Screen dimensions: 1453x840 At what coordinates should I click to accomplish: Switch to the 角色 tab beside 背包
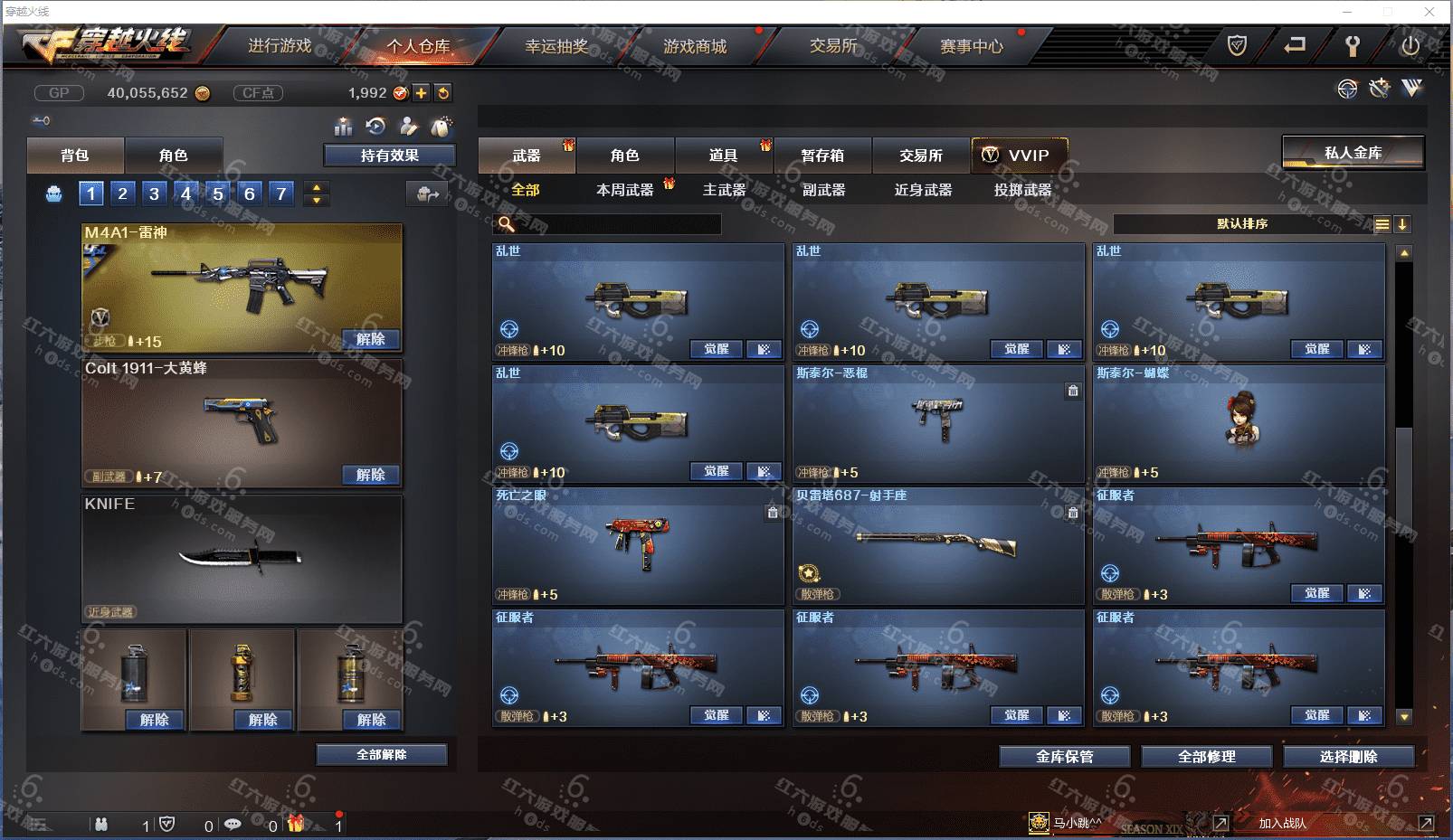pos(173,156)
